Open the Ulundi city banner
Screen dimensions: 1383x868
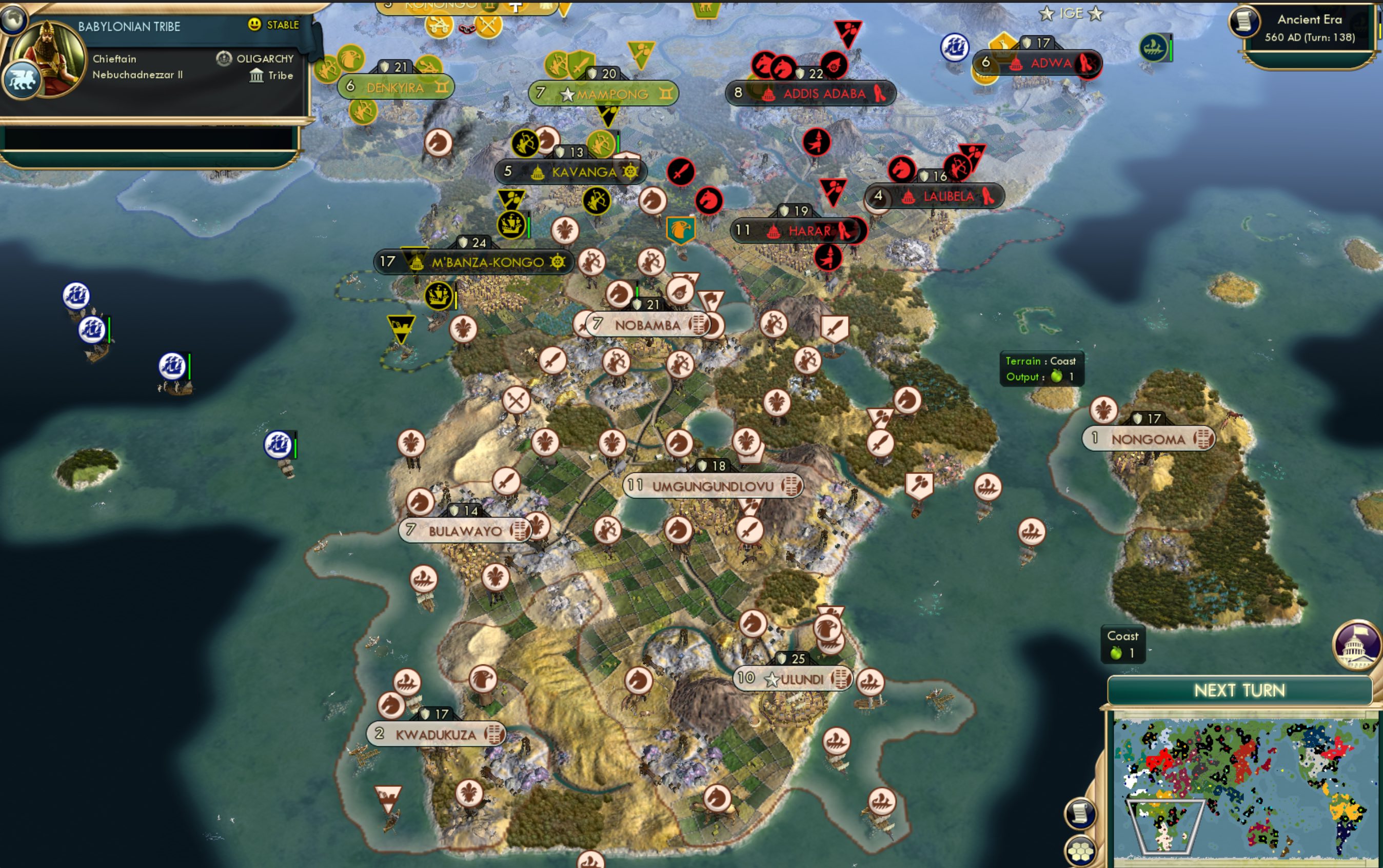pyautogui.click(x=793, y=679)
